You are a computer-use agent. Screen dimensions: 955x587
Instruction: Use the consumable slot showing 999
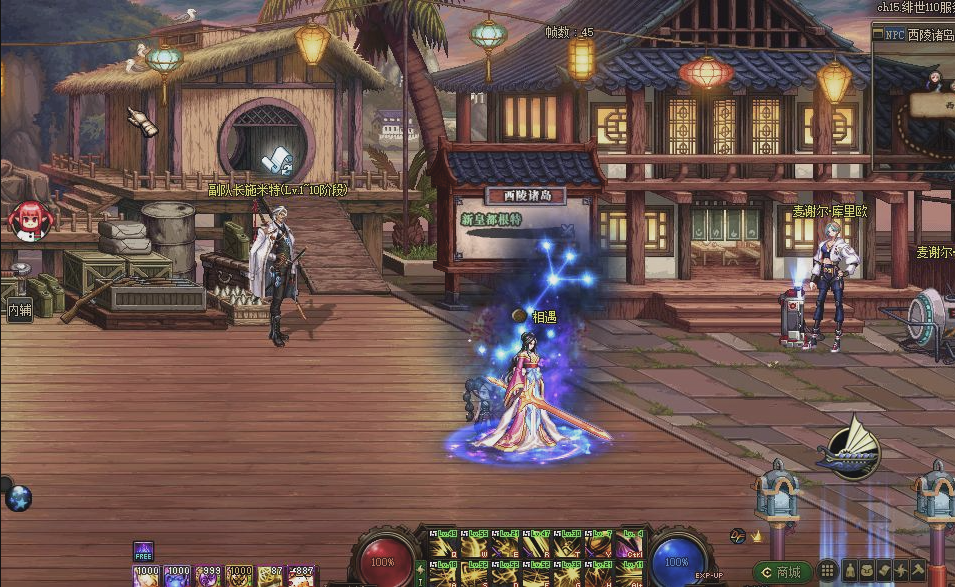[209, 576]
